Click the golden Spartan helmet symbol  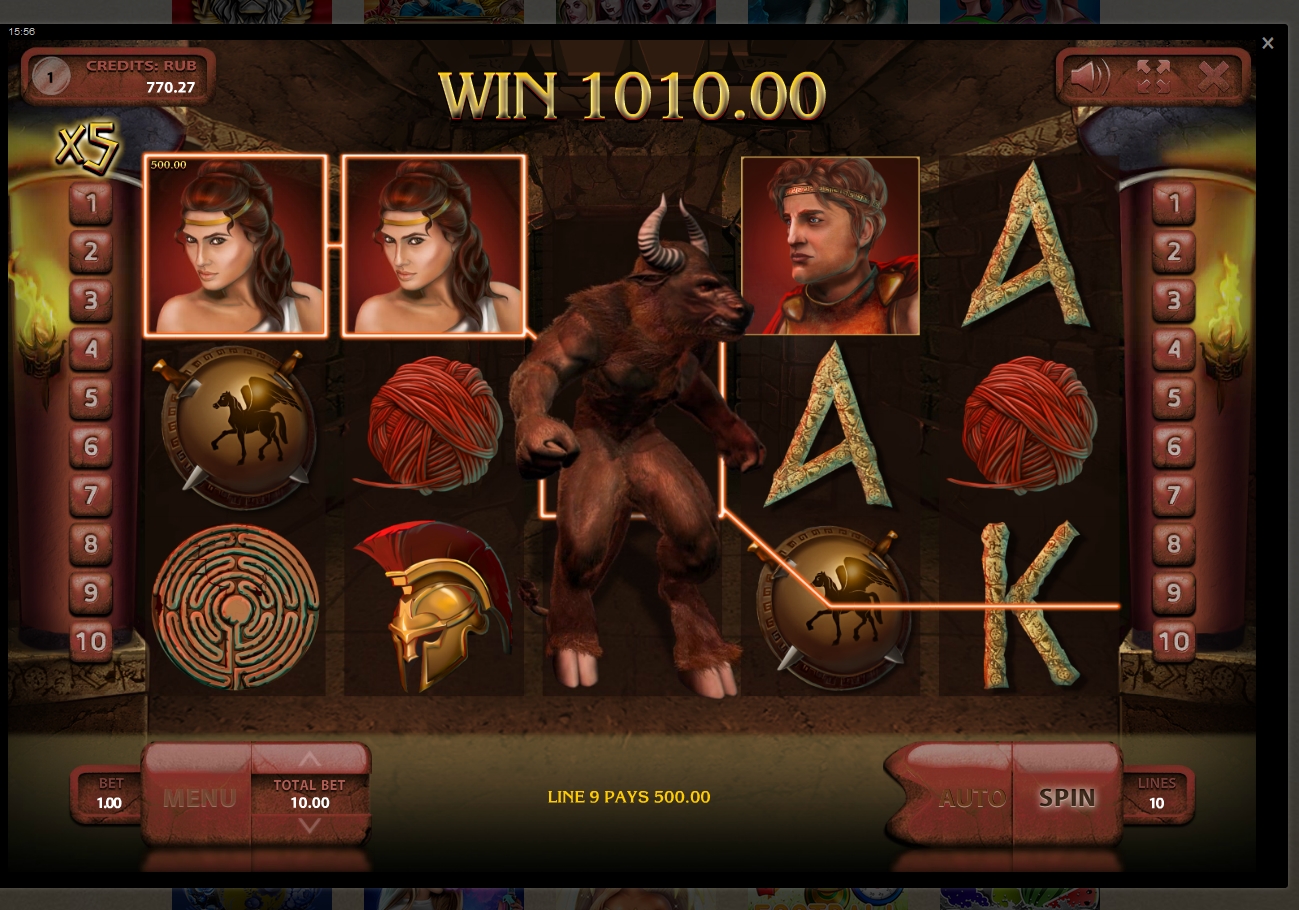(433, 608)
